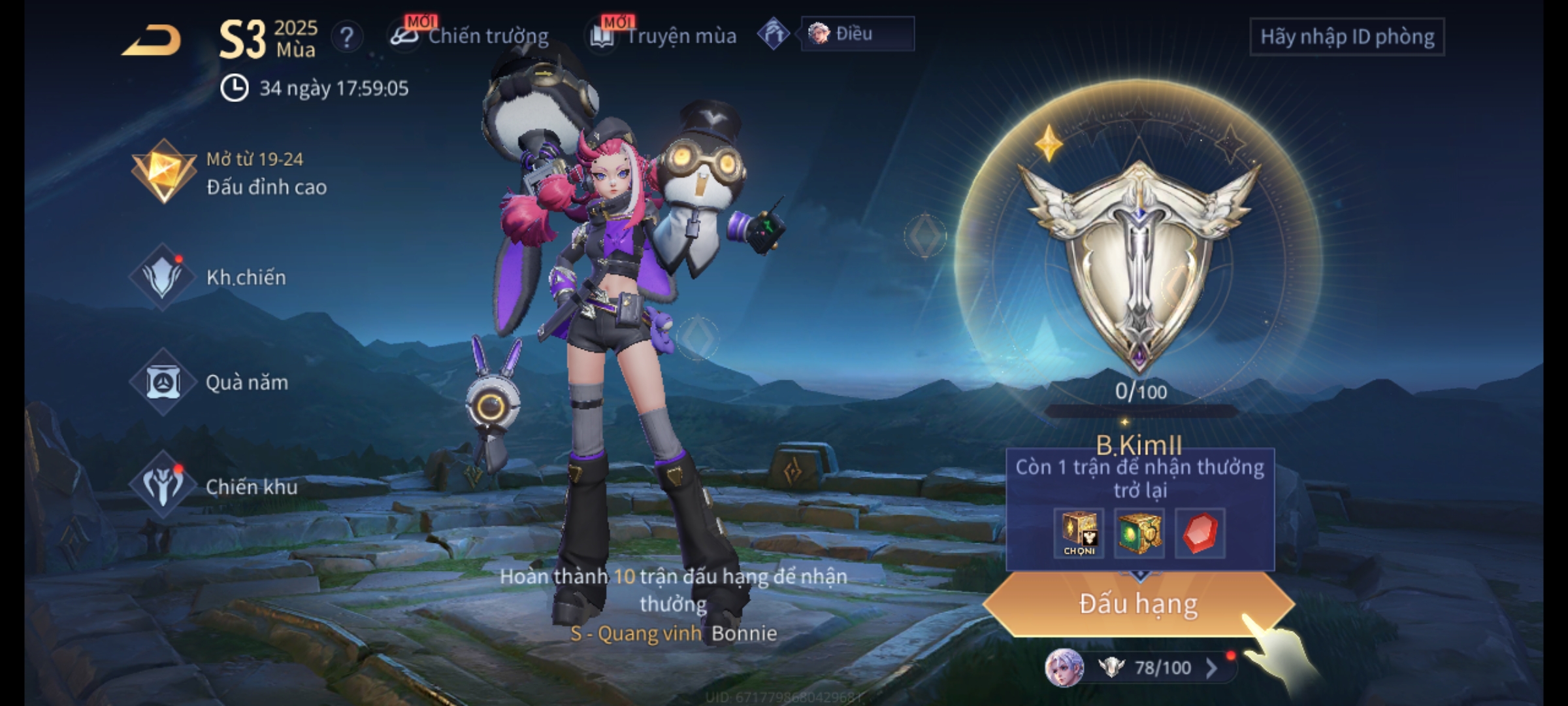Start a ranked match with Đấu hạng
1568x706 pixels.
[x=1138, y=604]
